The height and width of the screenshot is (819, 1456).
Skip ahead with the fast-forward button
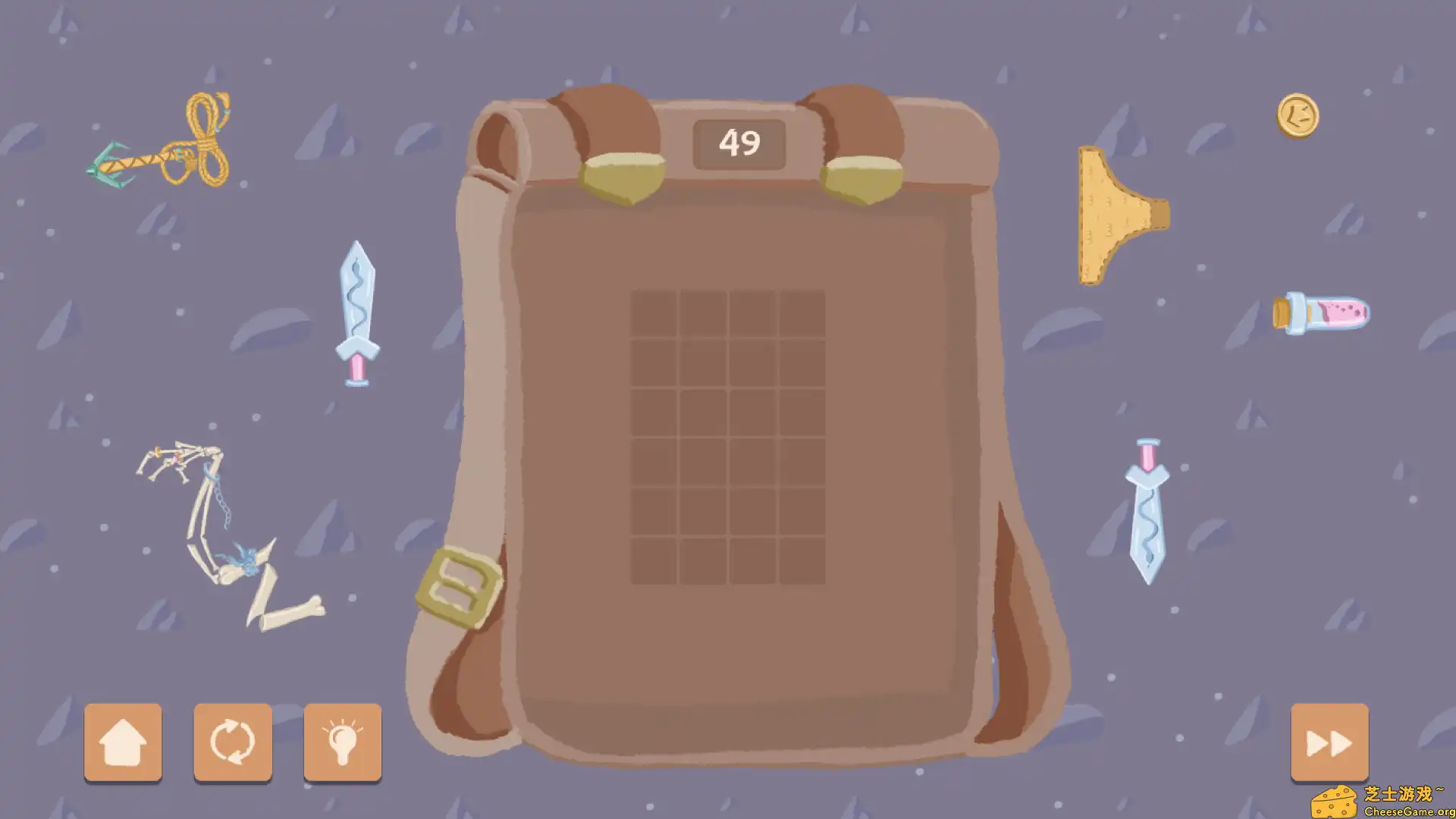point(1329,743)
